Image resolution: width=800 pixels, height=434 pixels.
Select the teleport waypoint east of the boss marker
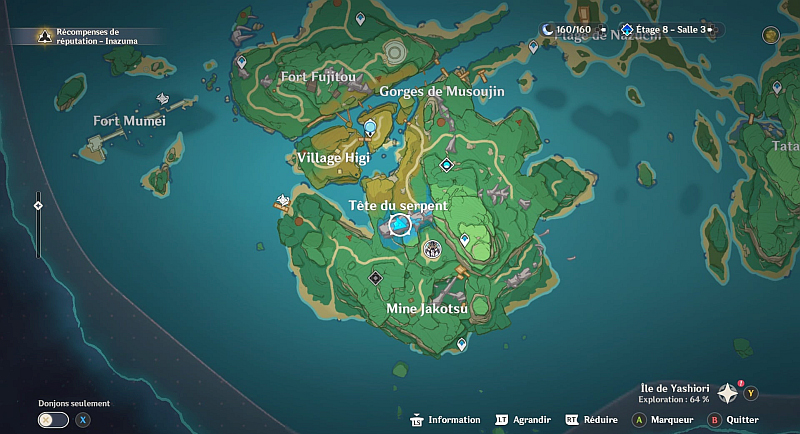tap(465, 240)
